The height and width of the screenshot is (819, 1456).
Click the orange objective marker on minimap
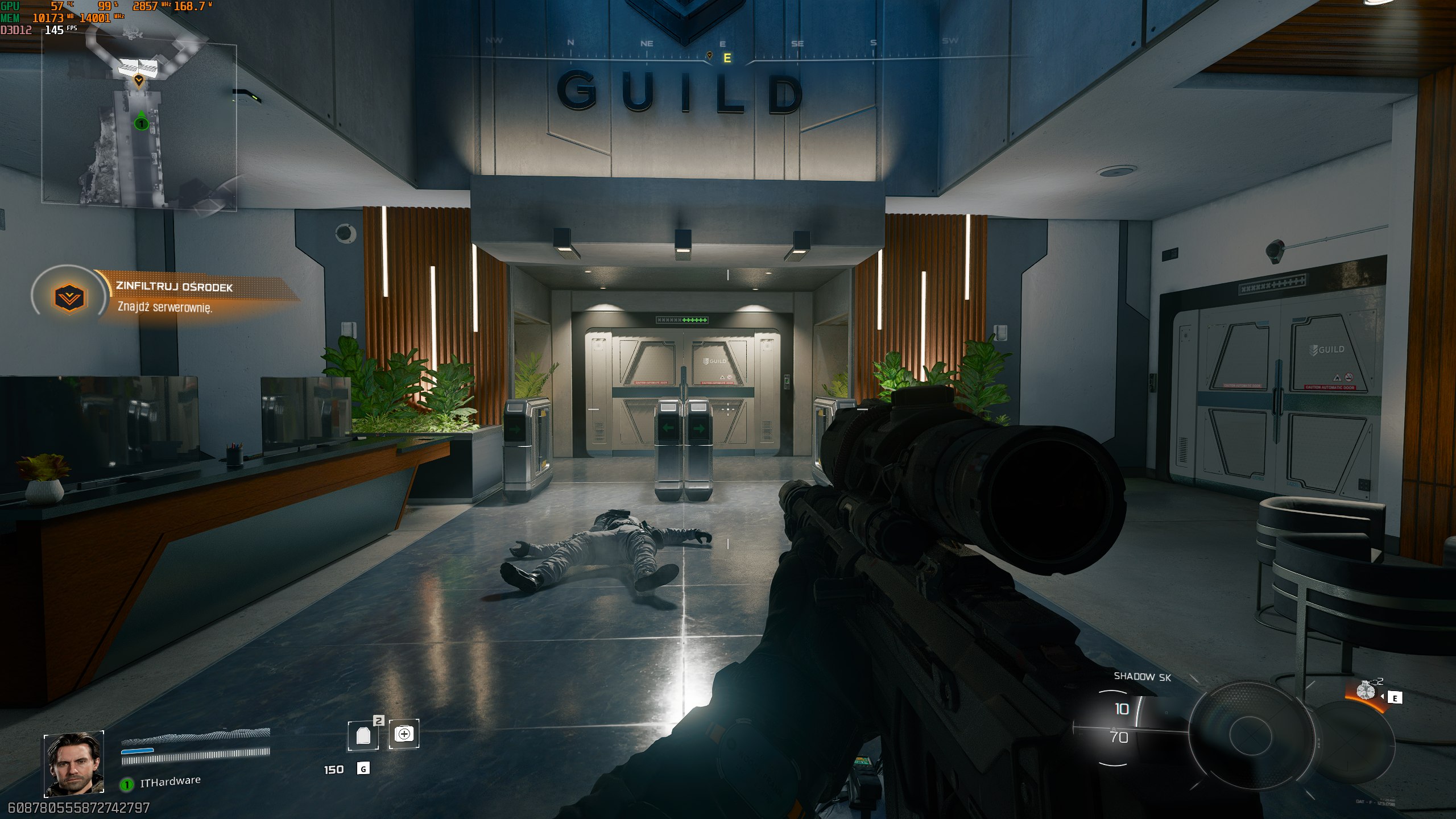click(x=138, y=81)
